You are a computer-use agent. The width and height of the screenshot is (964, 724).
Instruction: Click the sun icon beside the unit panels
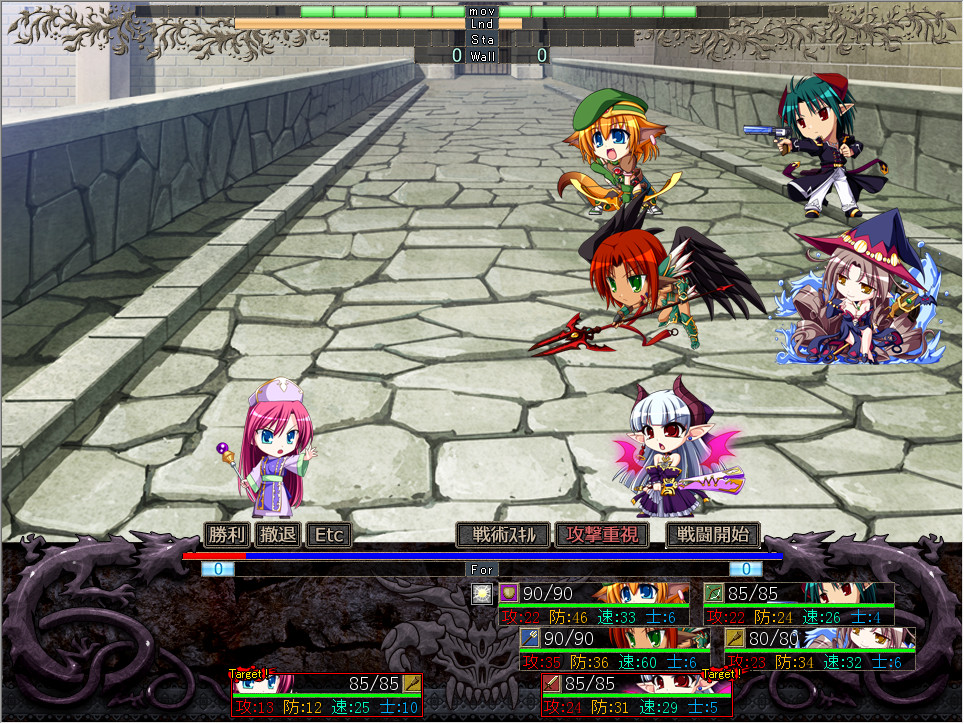[x=482, y=594]
